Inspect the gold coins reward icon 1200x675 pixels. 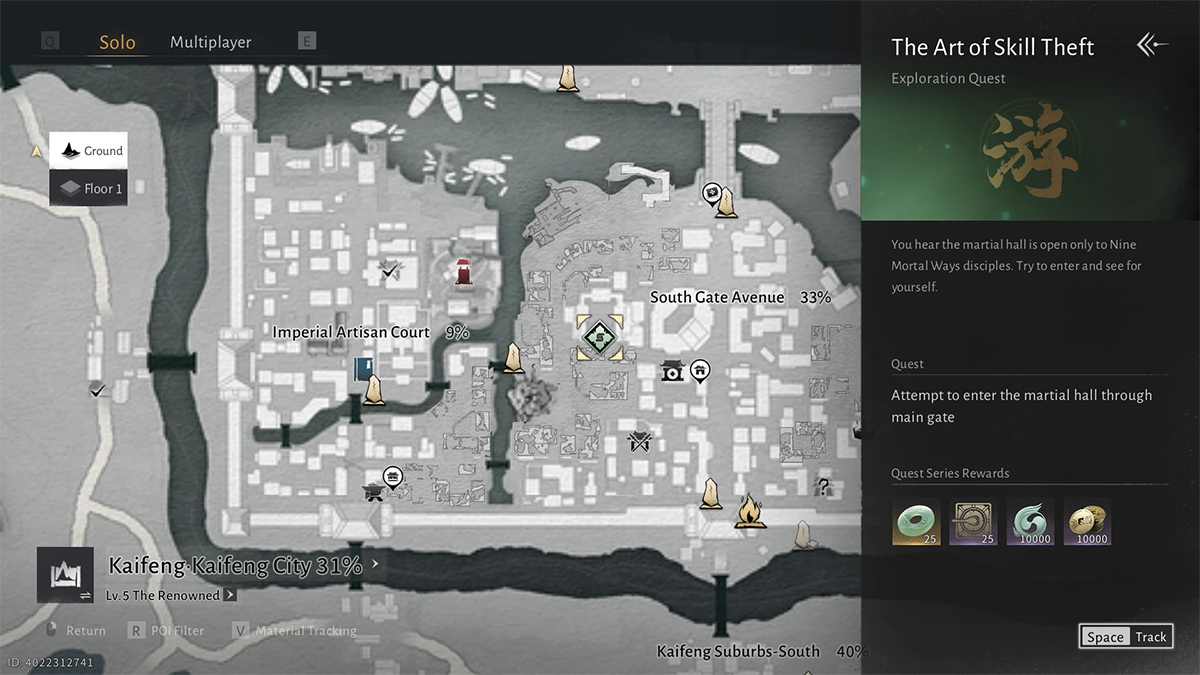1087,521
